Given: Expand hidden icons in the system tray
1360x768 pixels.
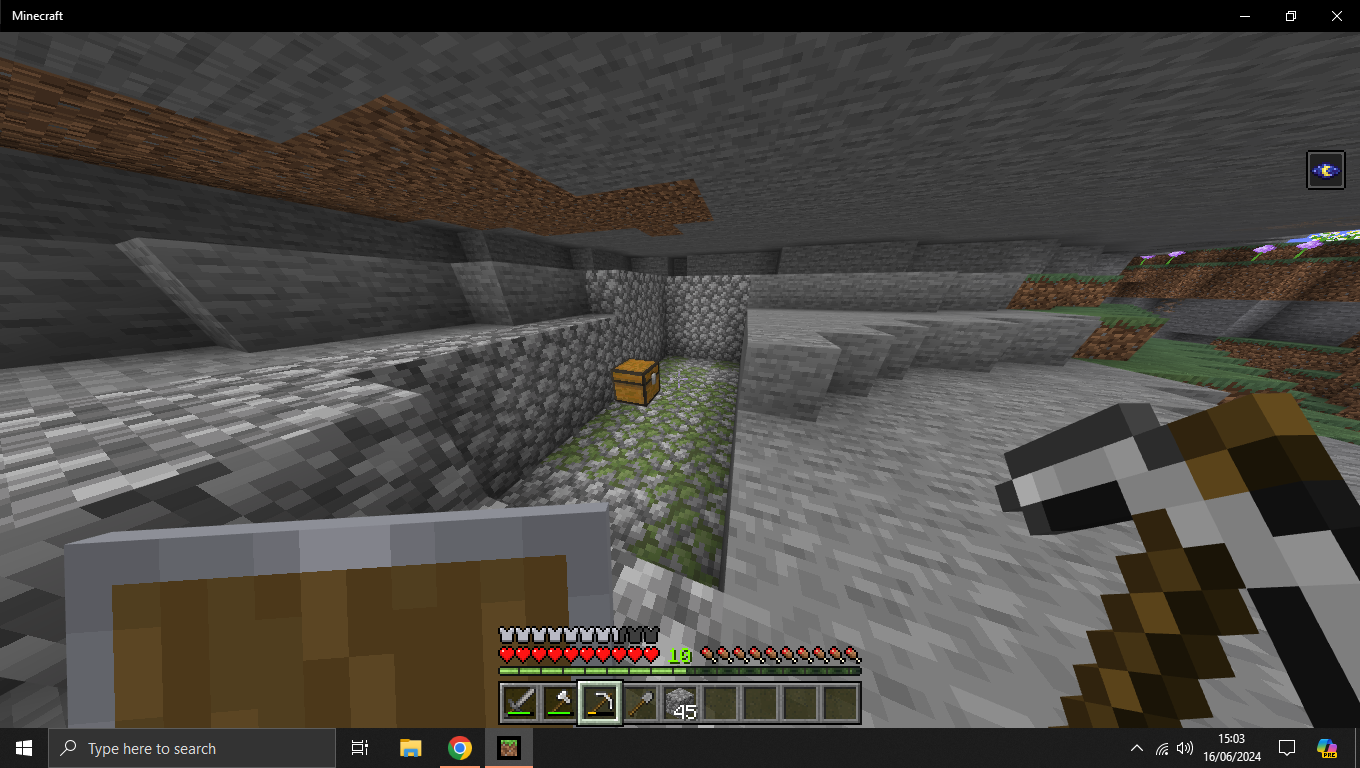Looking at the screenshot, I should [1137, 747].
